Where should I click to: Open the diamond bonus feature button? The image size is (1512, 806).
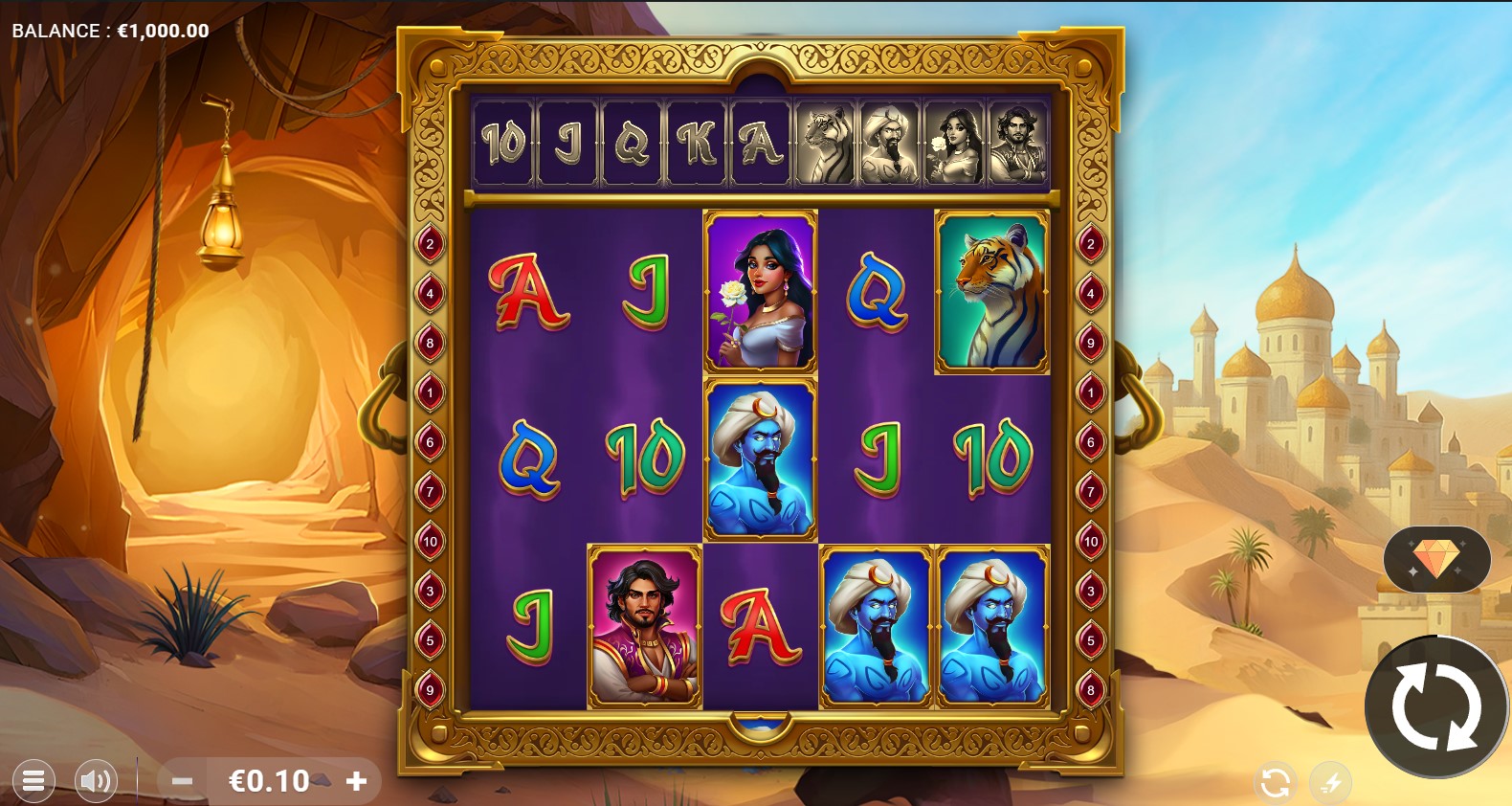point(1435,559)
